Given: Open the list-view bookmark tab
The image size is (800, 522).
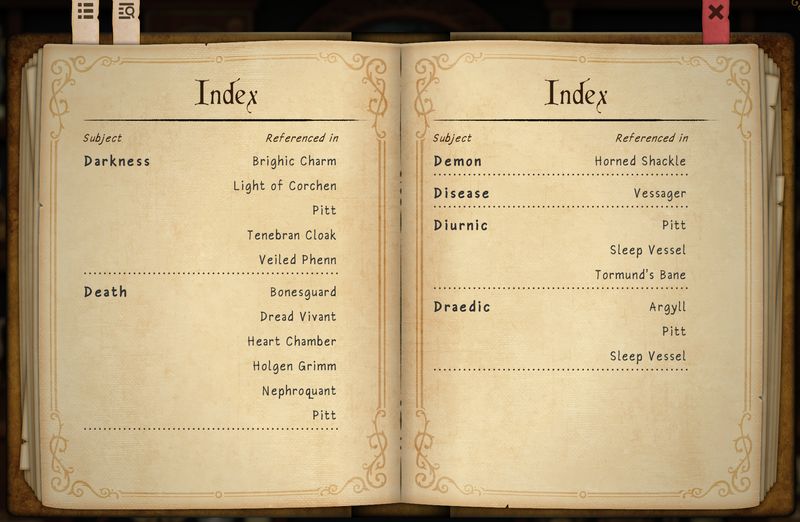Looking at the screenshot, I should click(x=86, y=13).
